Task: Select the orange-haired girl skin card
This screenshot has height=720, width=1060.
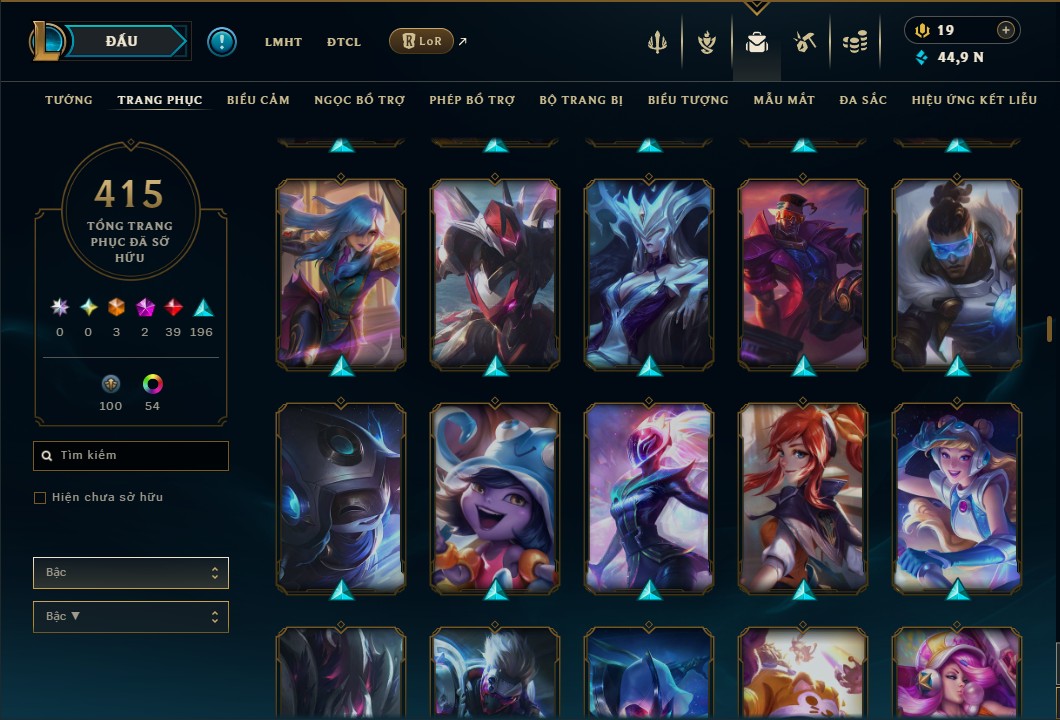Action: tap(803, 495)
